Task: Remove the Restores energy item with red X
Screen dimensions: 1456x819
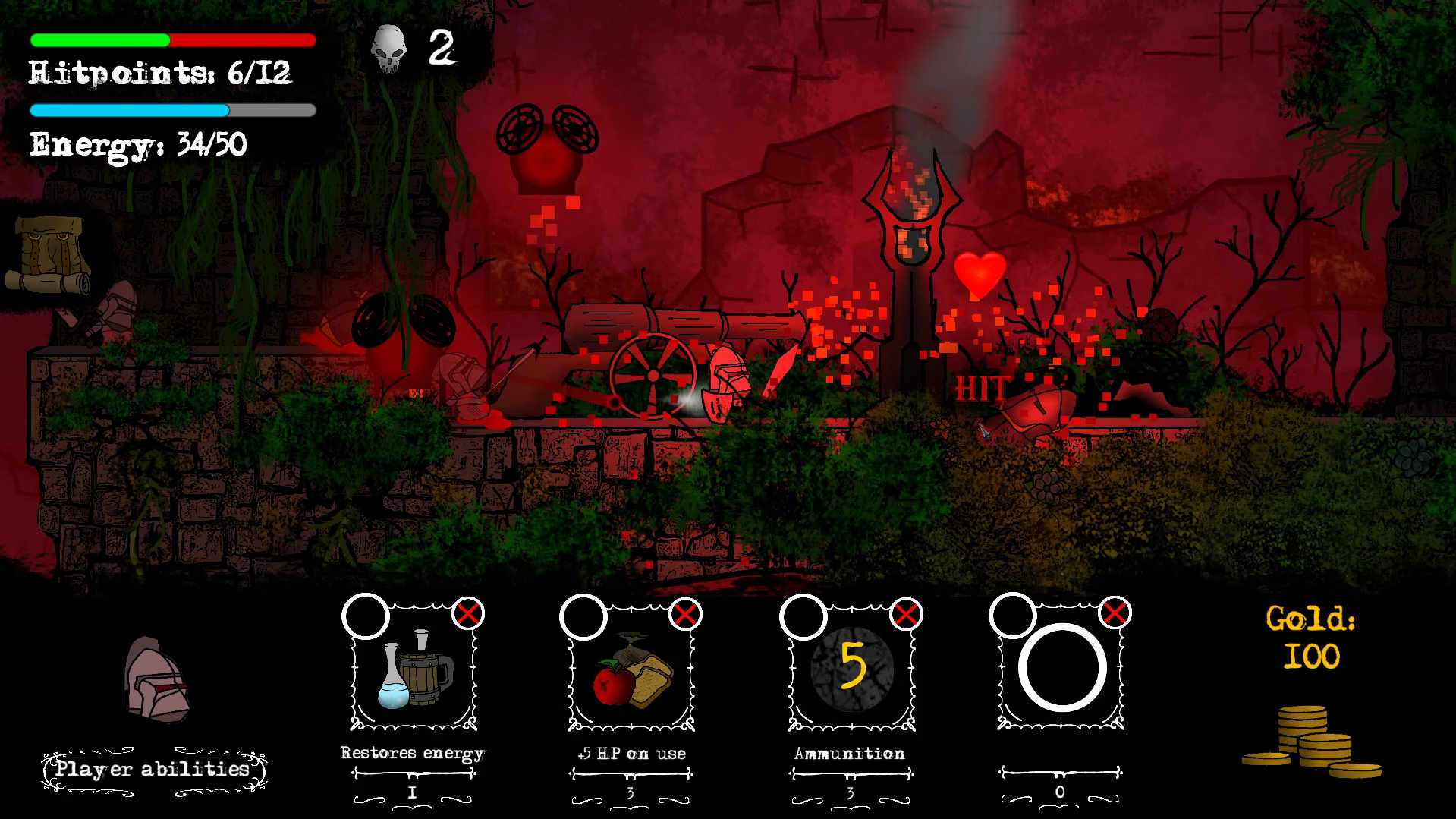Action: click(467, 613)
